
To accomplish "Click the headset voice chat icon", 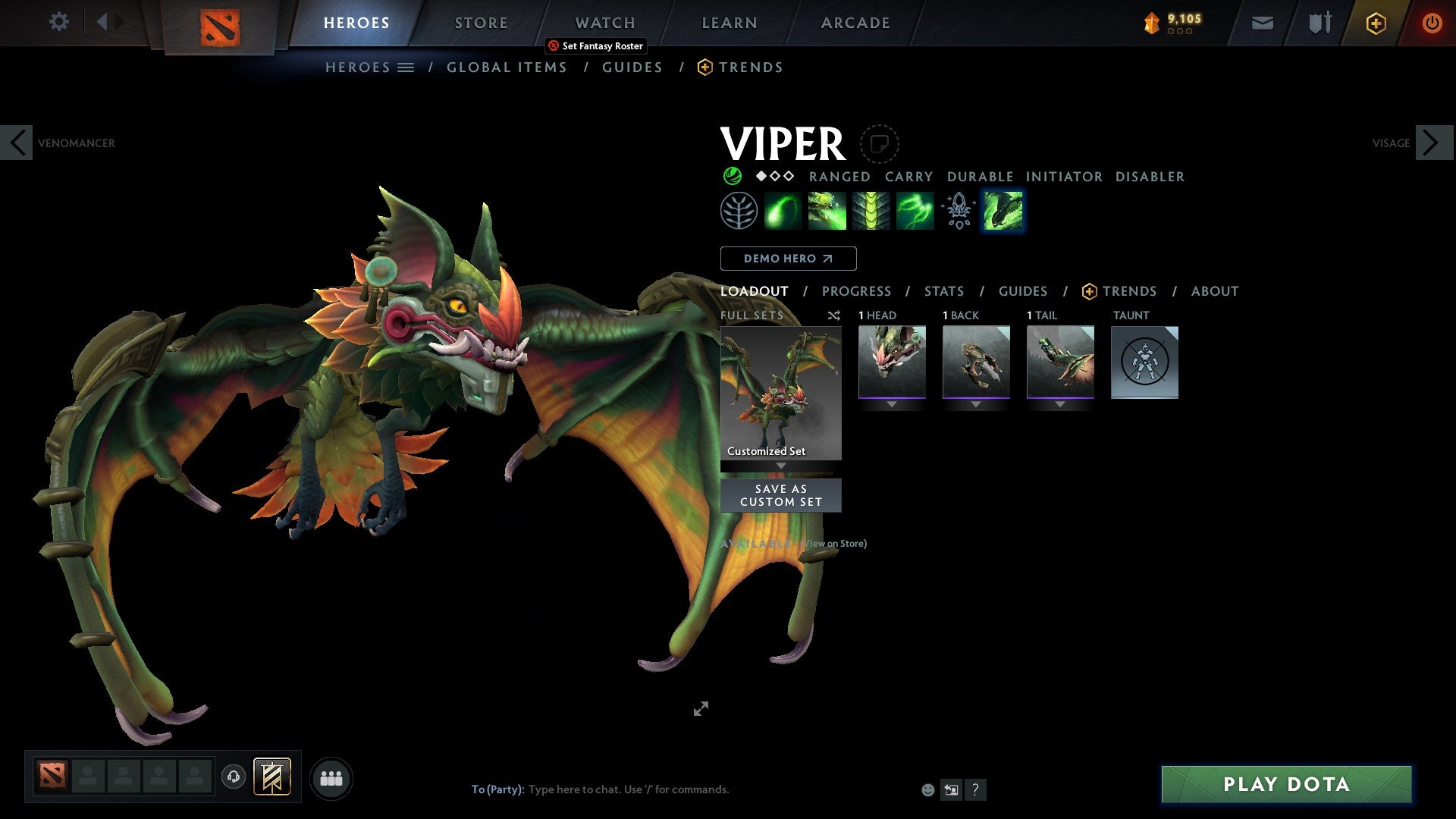I will point(235,777).
